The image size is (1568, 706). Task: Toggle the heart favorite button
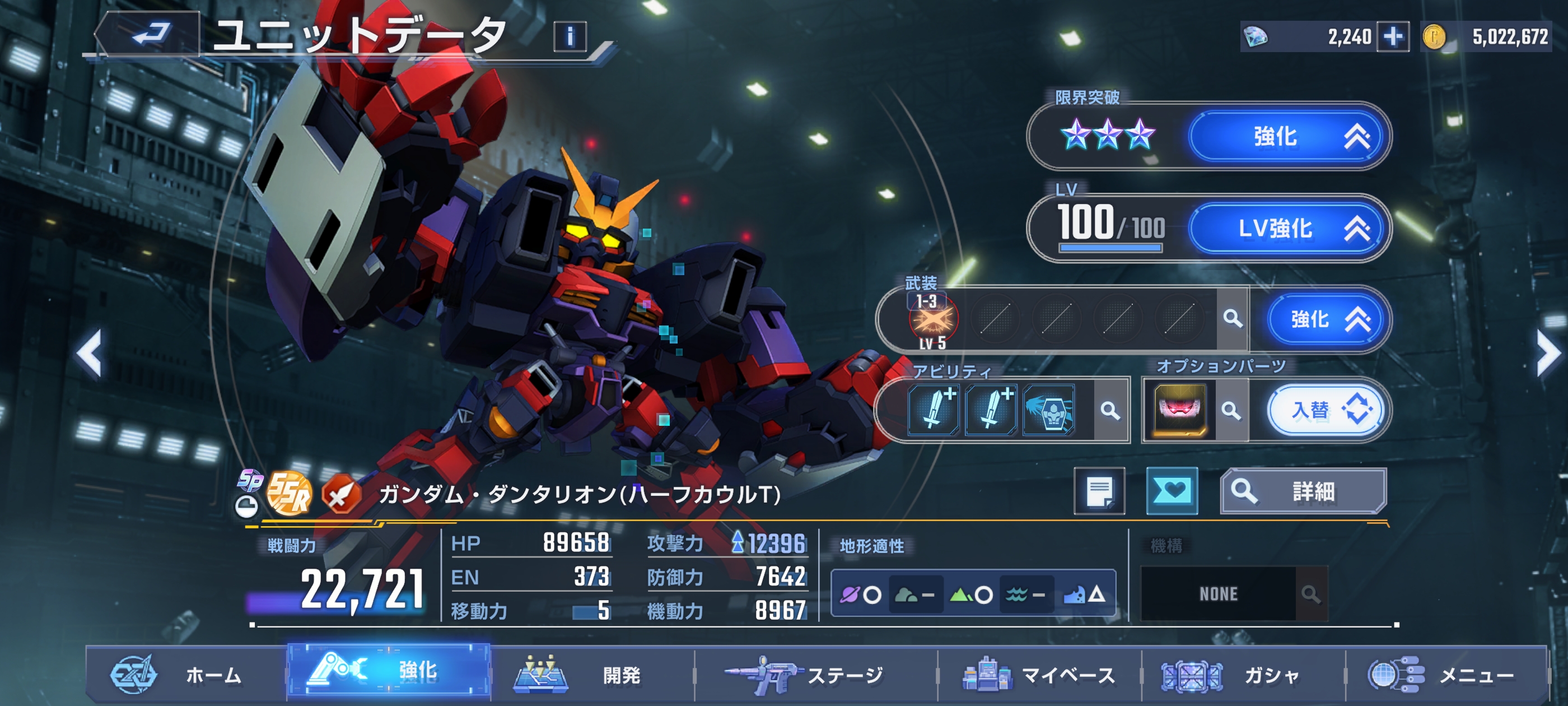(x=1172, y=491)
